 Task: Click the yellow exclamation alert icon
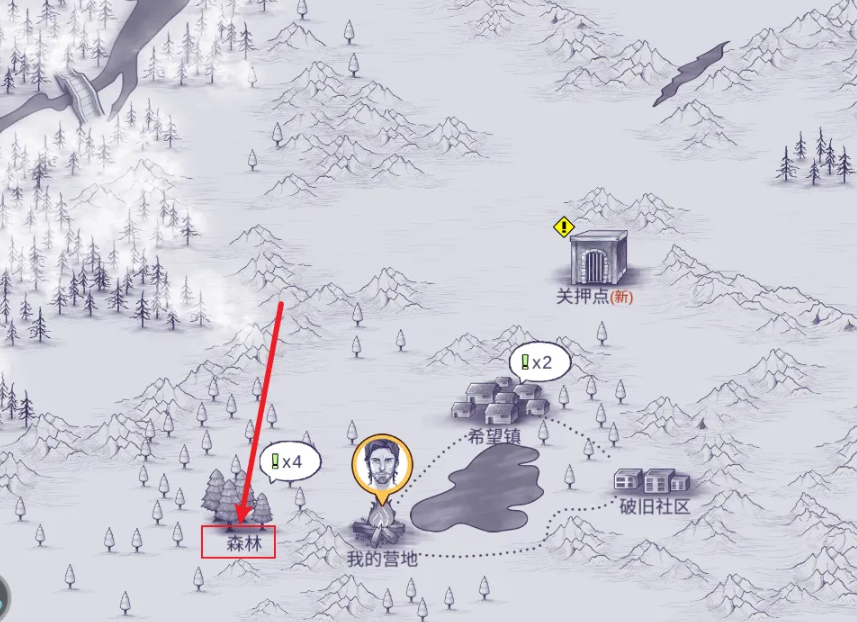click(x=563, y=228)
